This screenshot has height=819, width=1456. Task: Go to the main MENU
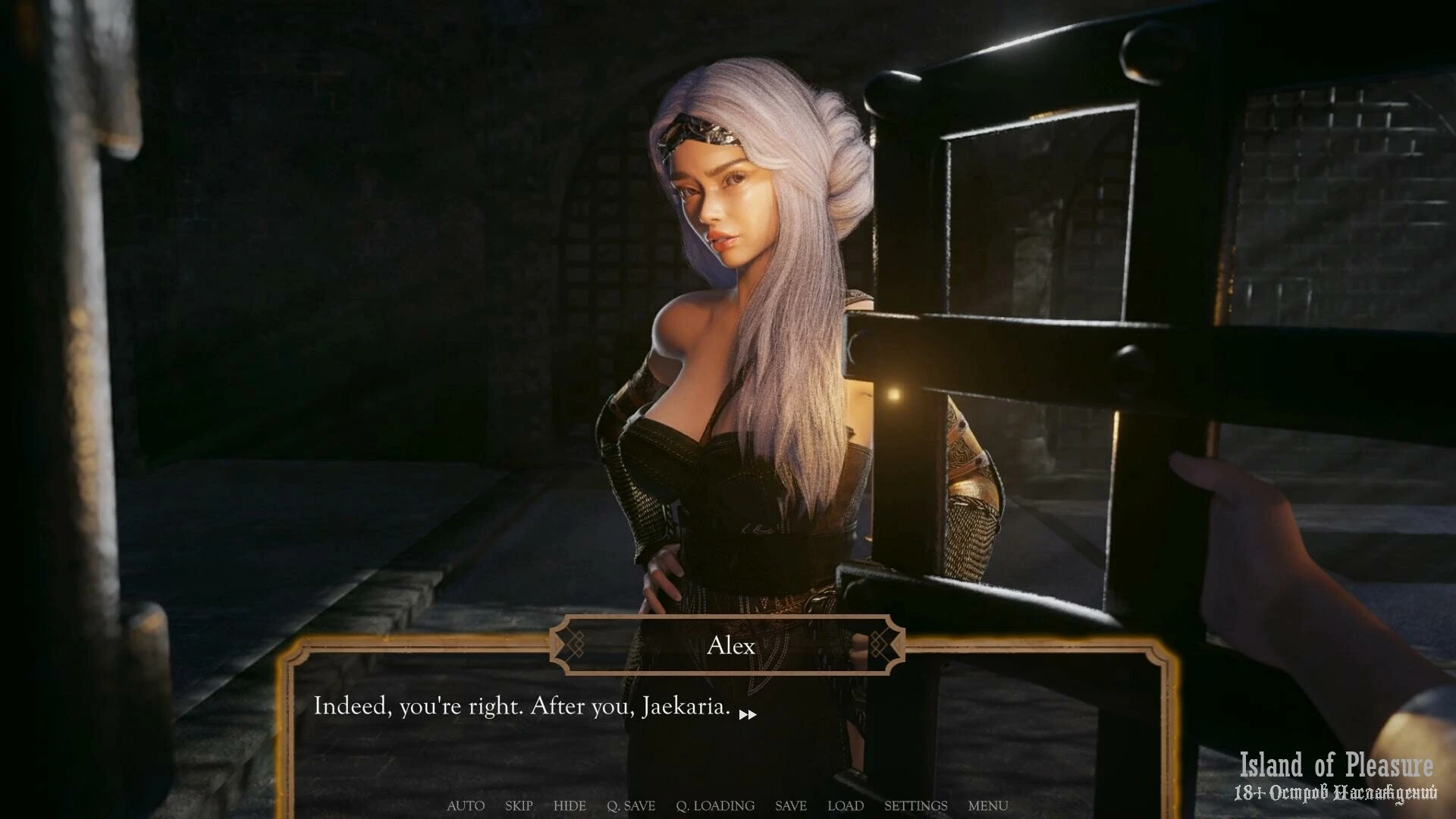pos(988,805)
